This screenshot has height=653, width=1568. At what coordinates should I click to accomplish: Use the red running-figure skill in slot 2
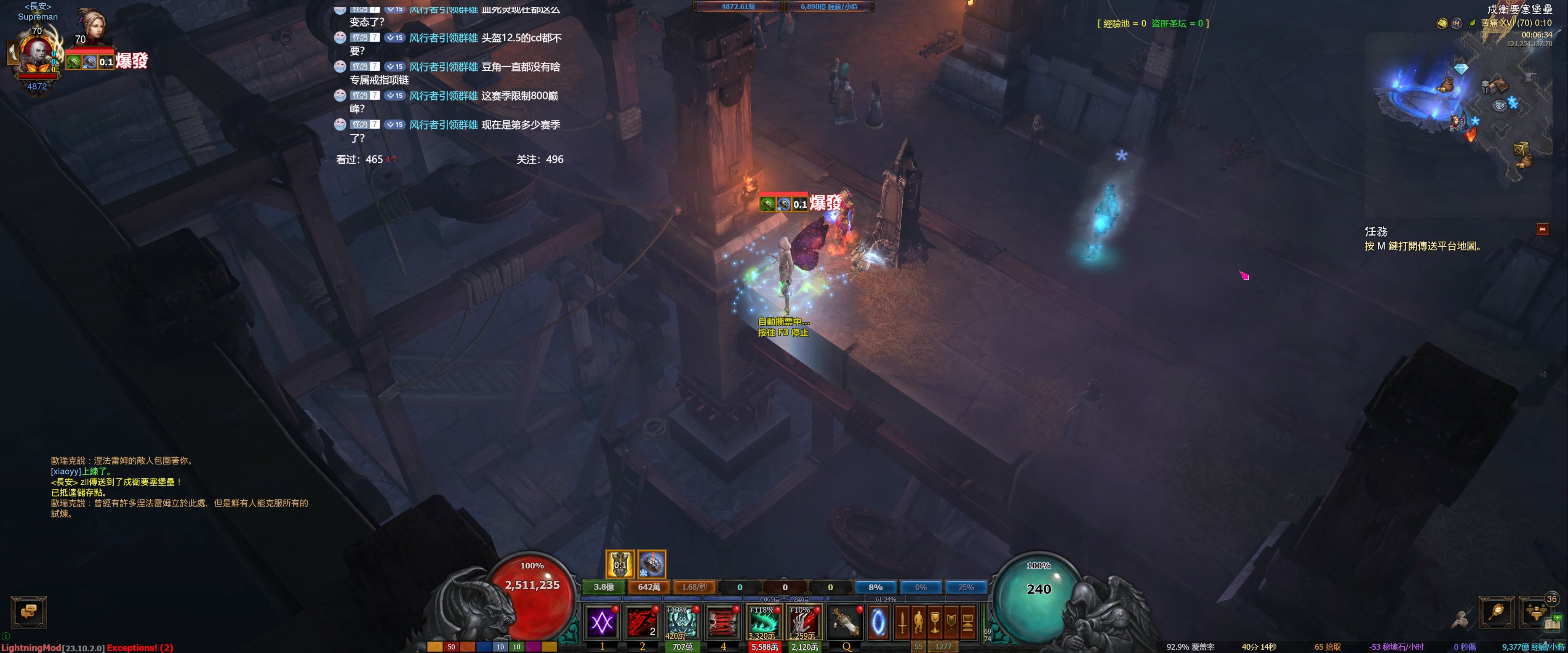point(642,622)
